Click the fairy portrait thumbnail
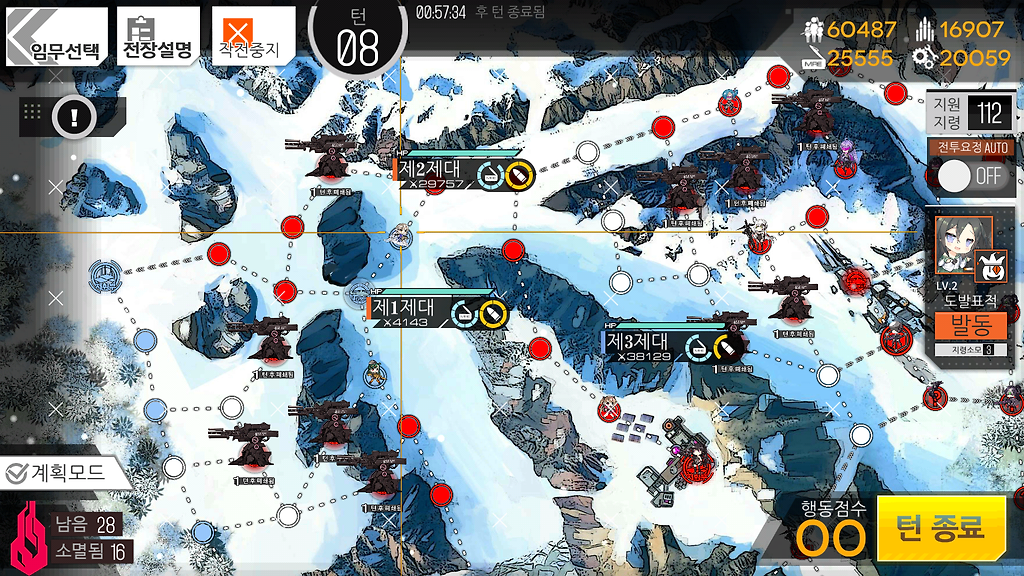The image size is (1024, 576). point(959,241)
